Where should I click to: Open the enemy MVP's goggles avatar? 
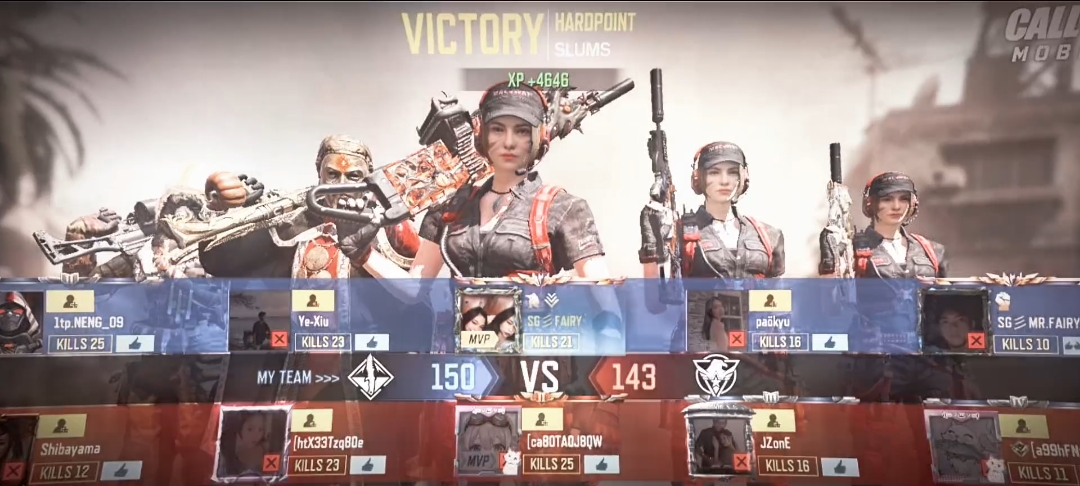tap(487, 442)
